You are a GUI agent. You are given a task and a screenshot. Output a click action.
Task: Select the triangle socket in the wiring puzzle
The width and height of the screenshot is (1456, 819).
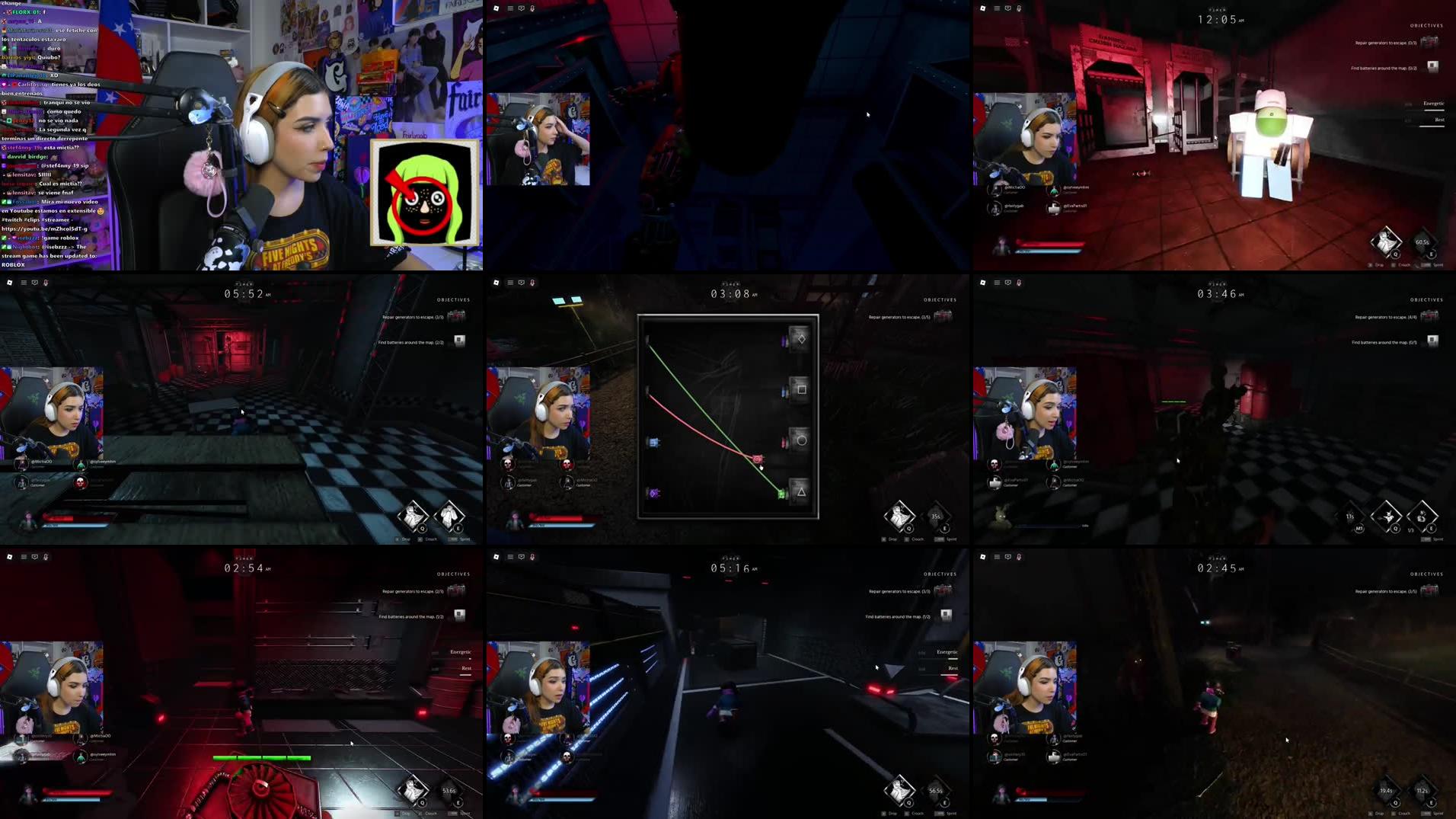800,491
